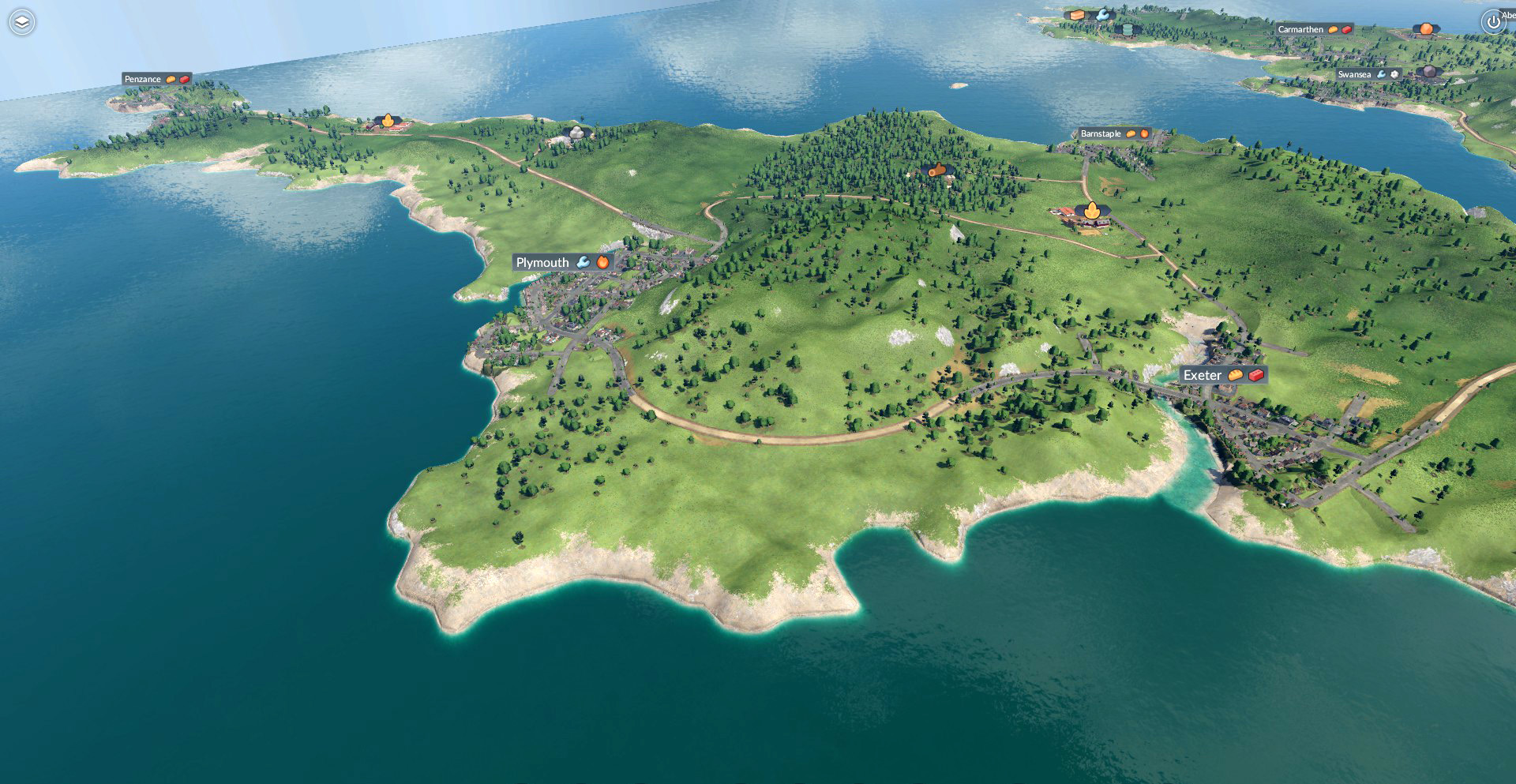
Task: Select the grain farm marker near Penzance
Action: coord(388,121)
